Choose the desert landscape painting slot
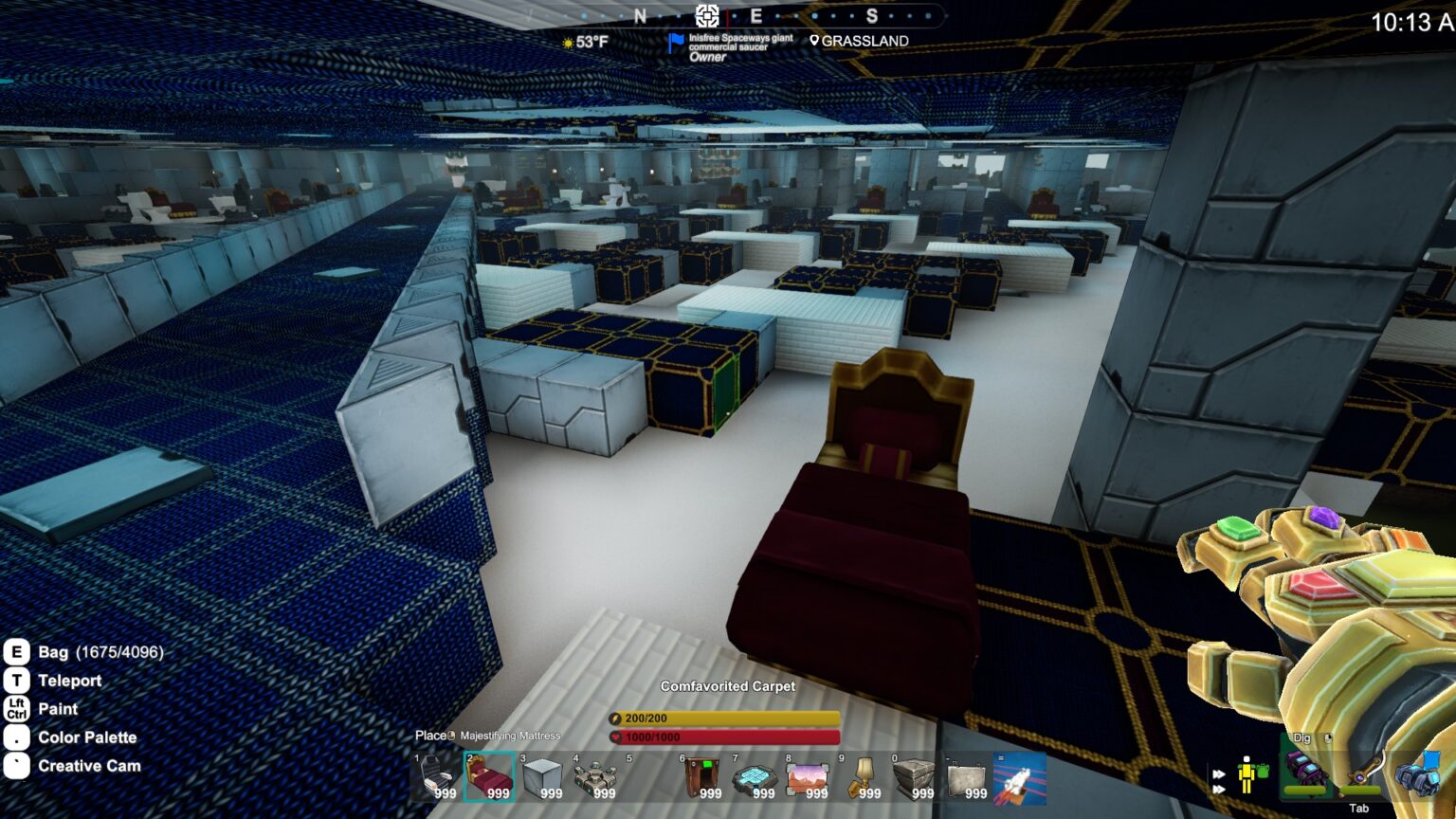 808,777
